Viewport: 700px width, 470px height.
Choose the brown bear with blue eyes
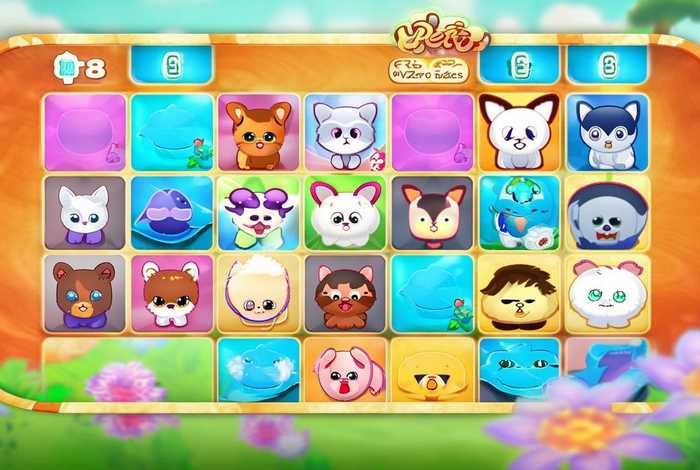pos(84,292)
